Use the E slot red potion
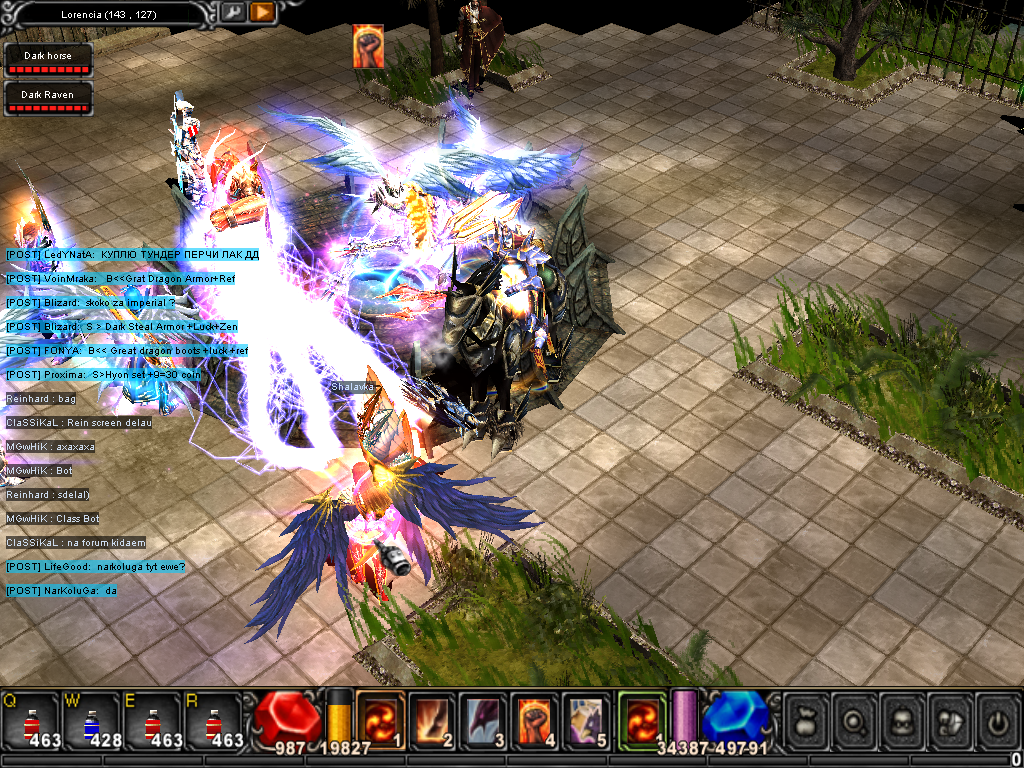 coord(153,722)
